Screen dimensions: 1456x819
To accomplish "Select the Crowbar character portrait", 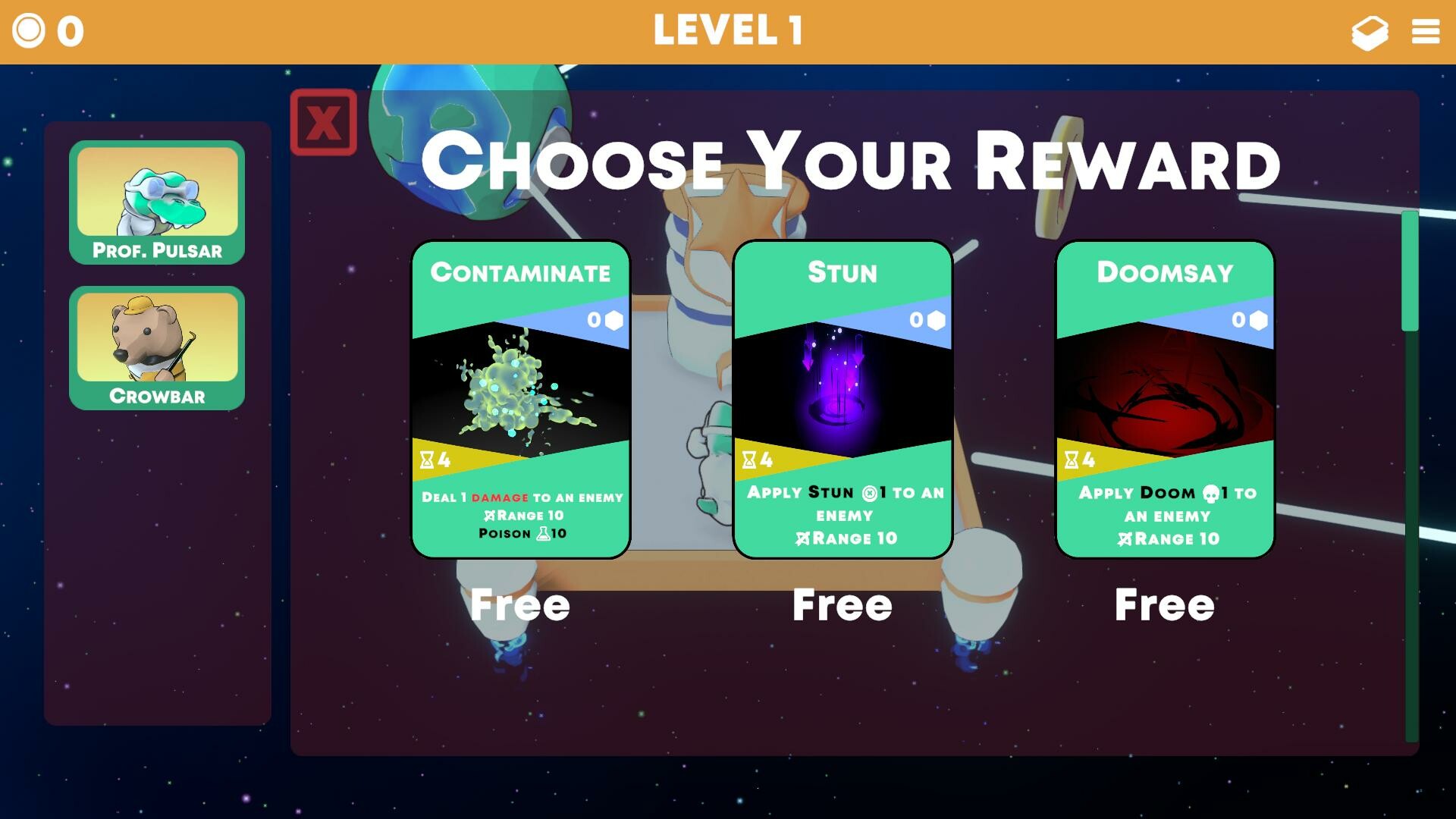I will point(158,345).
